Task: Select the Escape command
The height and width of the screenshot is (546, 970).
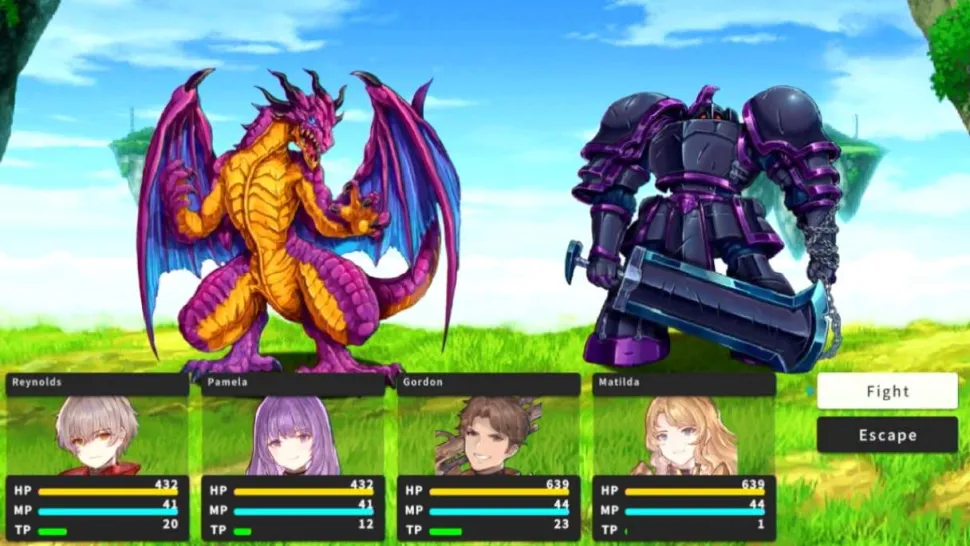Action: pyautogui.click(x=887, y=435)
